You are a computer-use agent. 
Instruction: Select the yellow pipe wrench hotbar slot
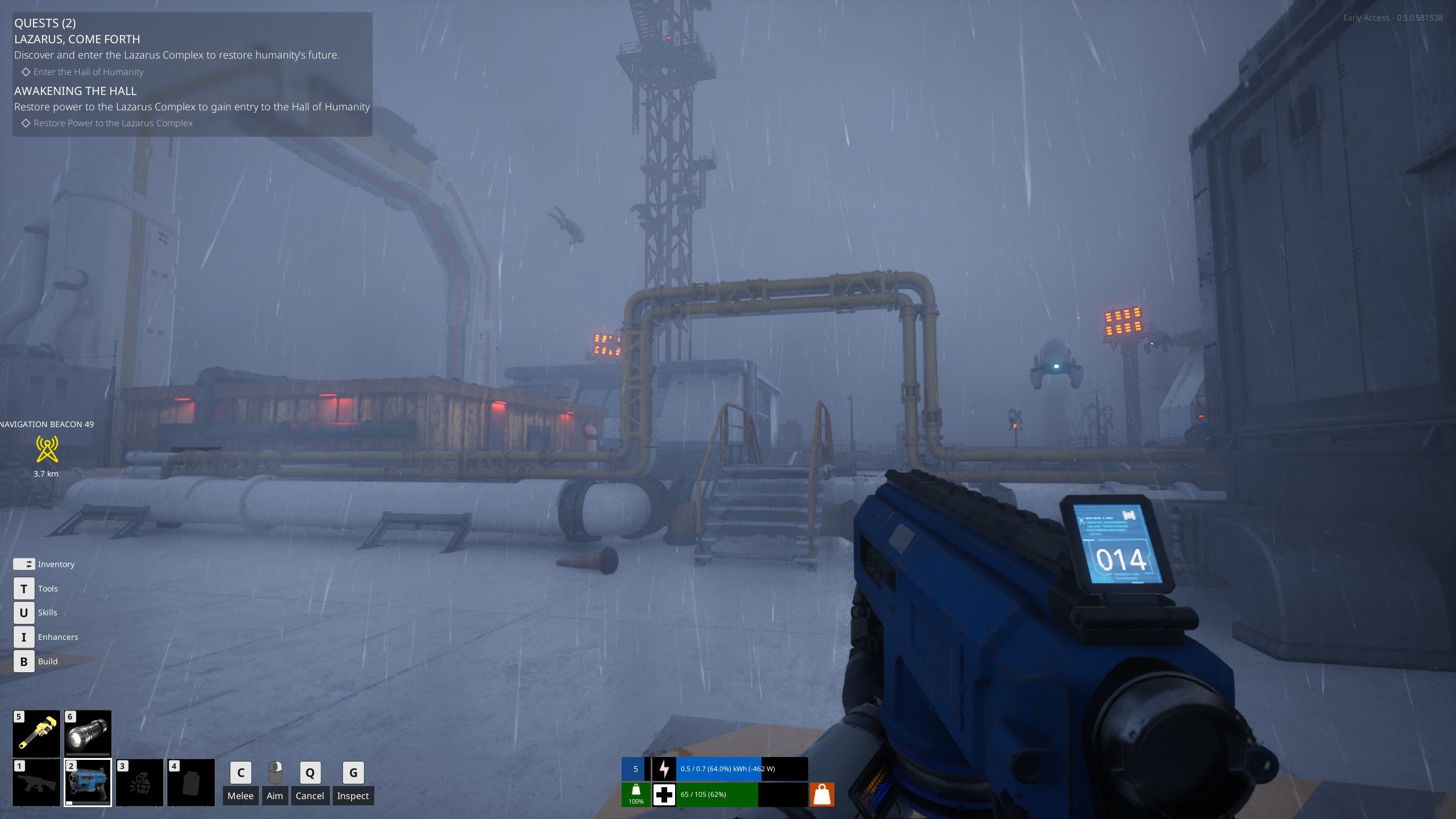click(36, 734)
